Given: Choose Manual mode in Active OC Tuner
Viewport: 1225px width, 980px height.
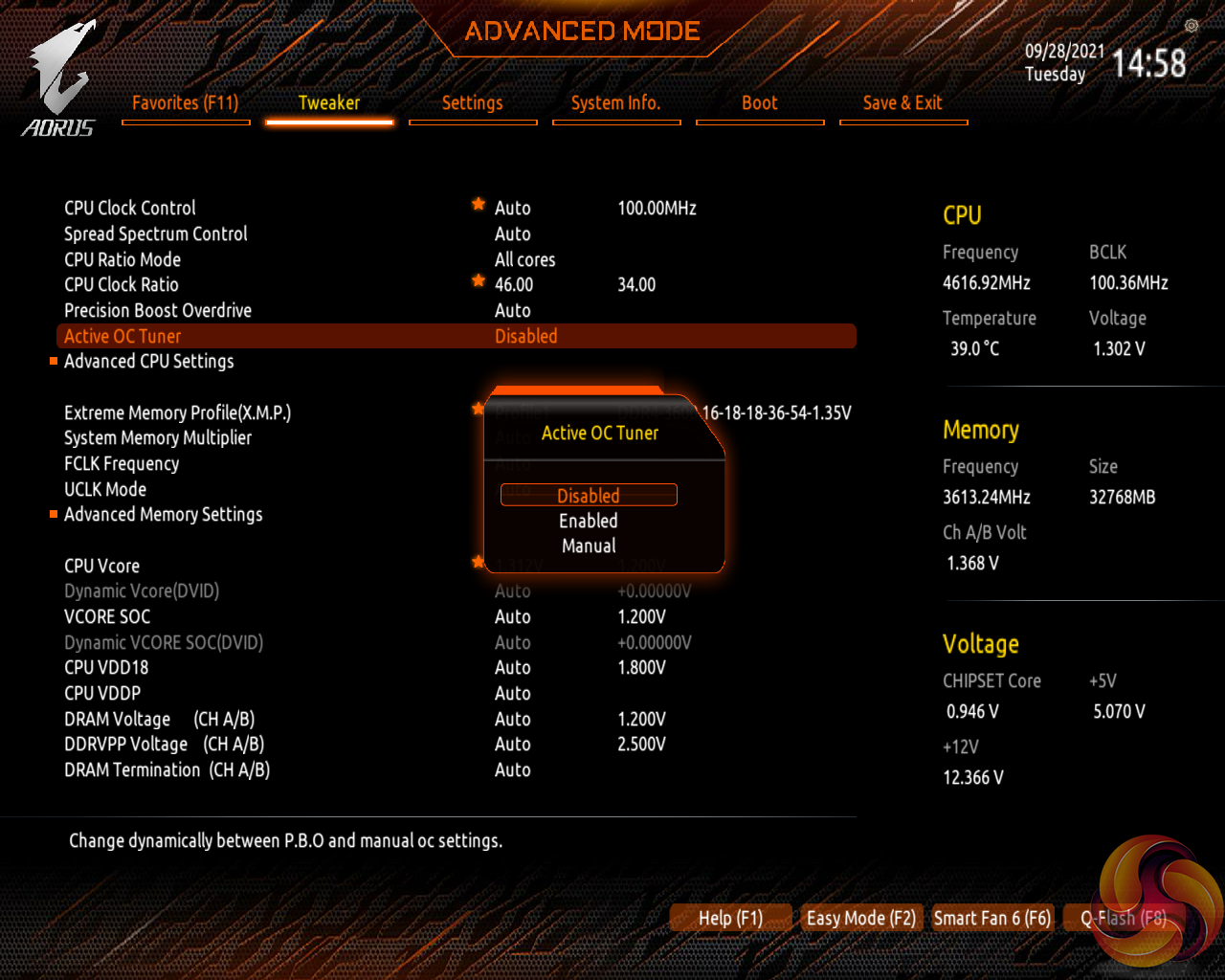Looking at the screenshot, I should pos(588,546).
